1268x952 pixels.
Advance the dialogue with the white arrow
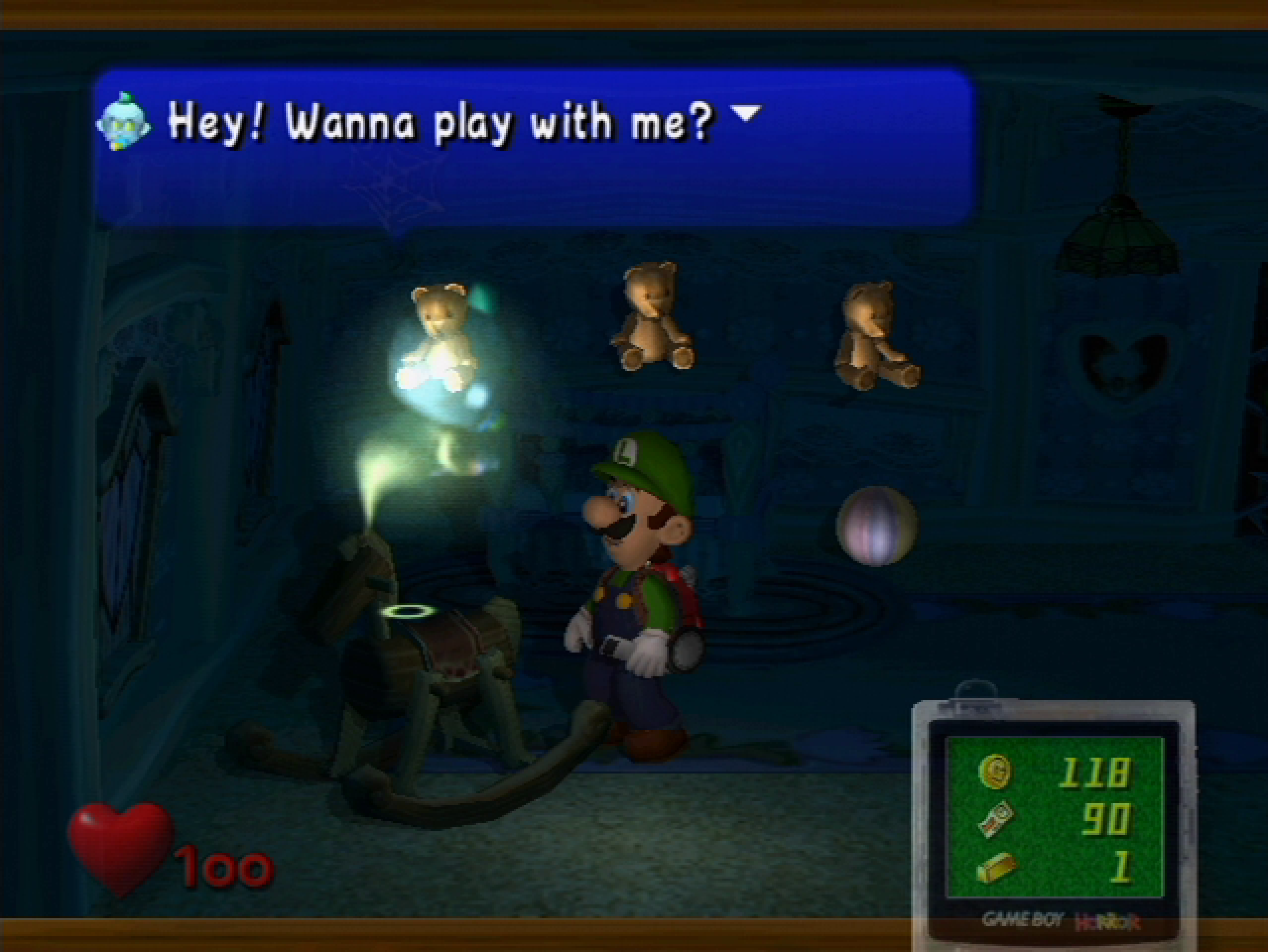[748, 112]
